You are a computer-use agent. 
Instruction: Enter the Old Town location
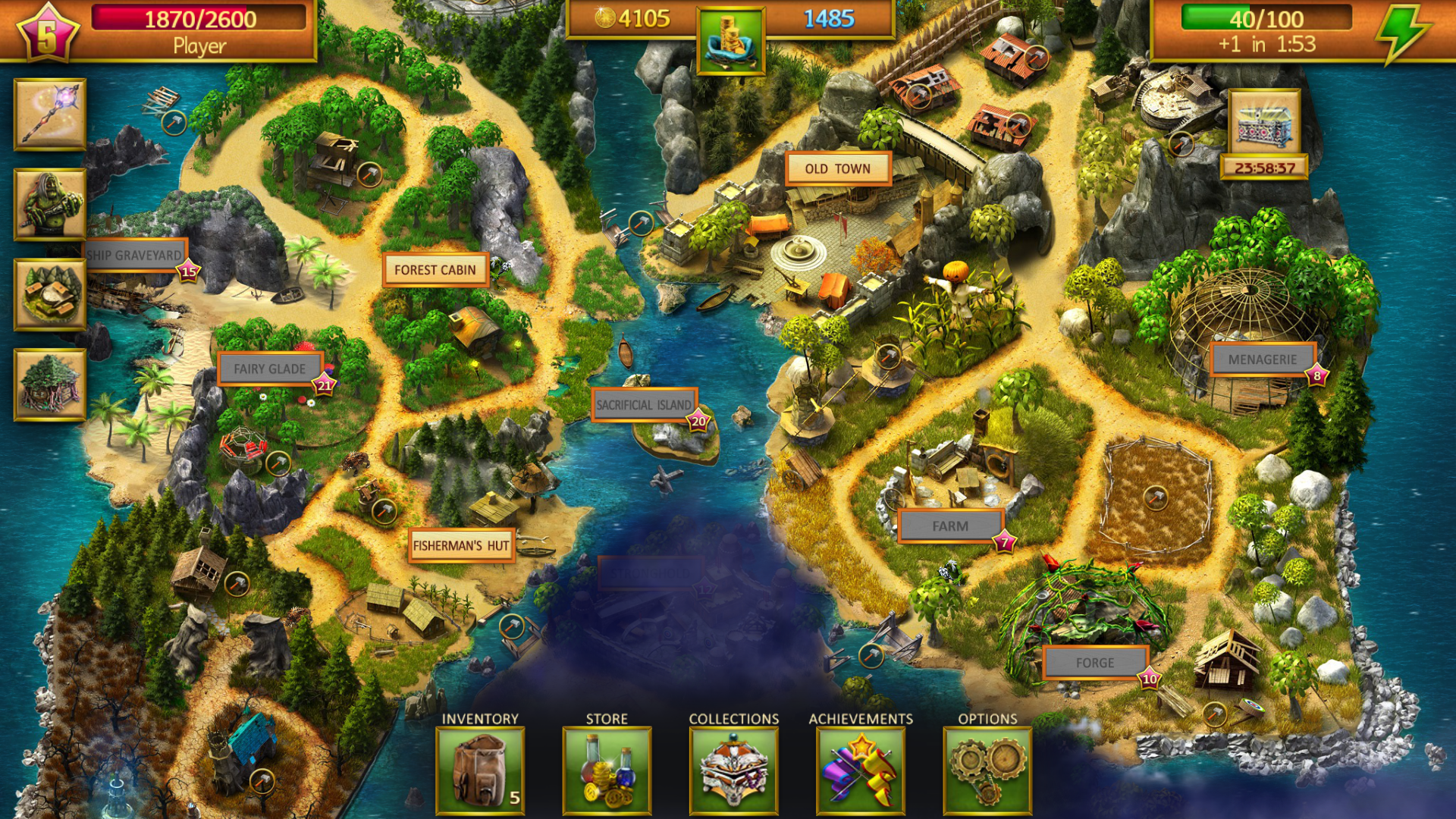click(837, 168)
